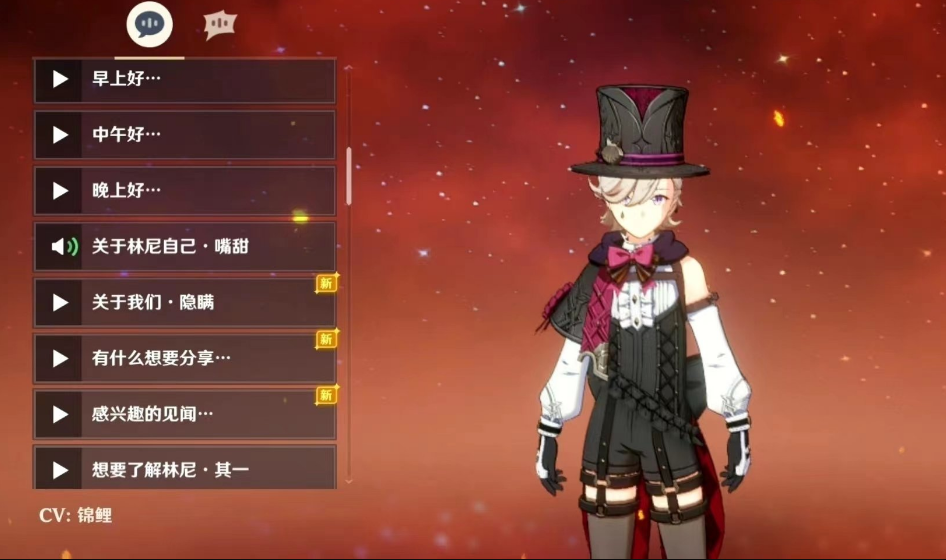Play the 早上好 voice line
The width and height of the screenshot is (946, 560).
point(185,79)
